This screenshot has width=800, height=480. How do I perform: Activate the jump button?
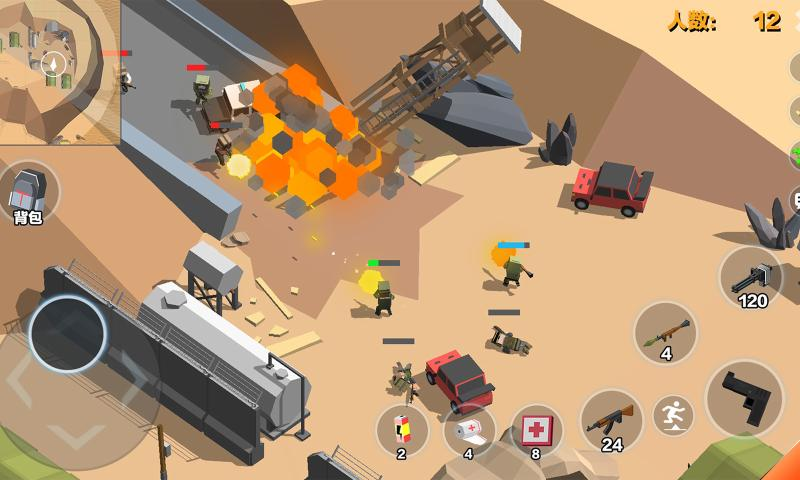673,414
